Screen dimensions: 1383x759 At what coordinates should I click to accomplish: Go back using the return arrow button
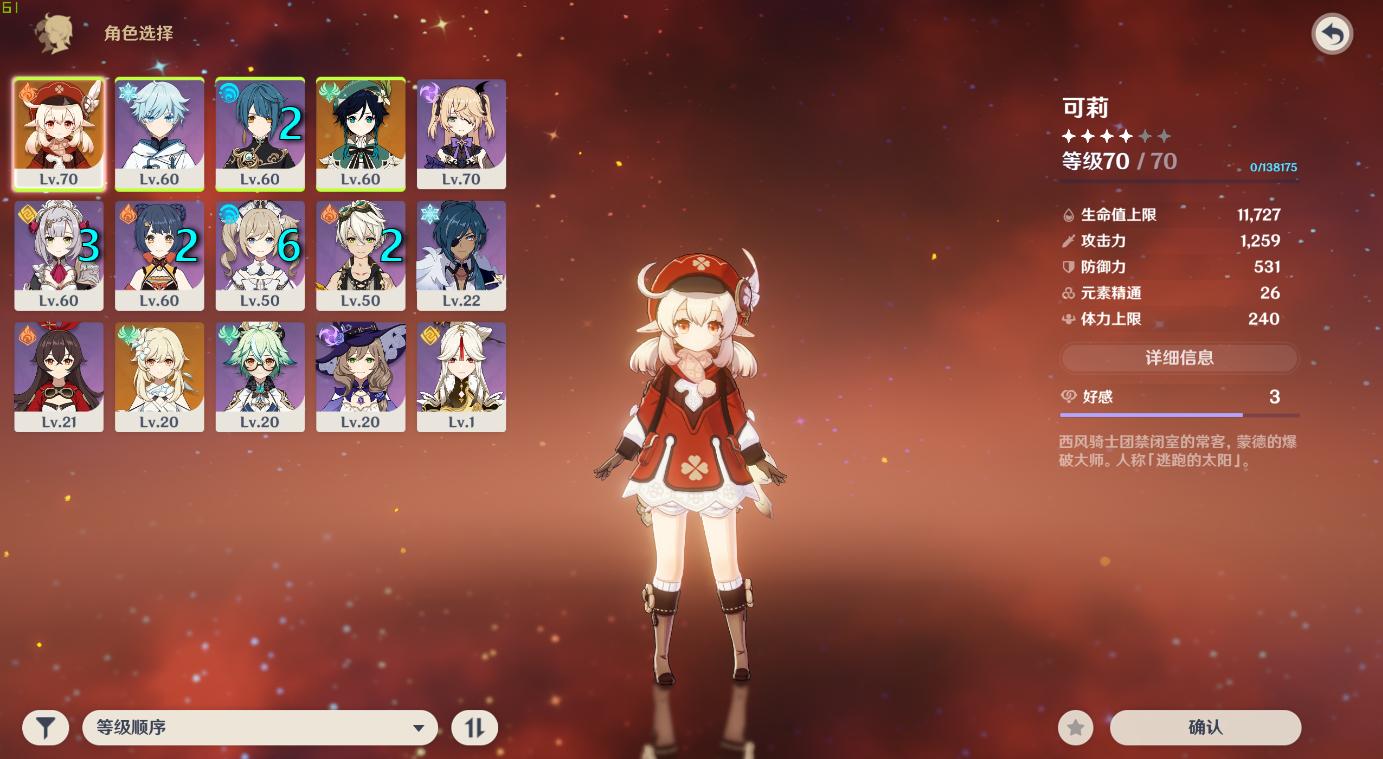coord(1332,34)
